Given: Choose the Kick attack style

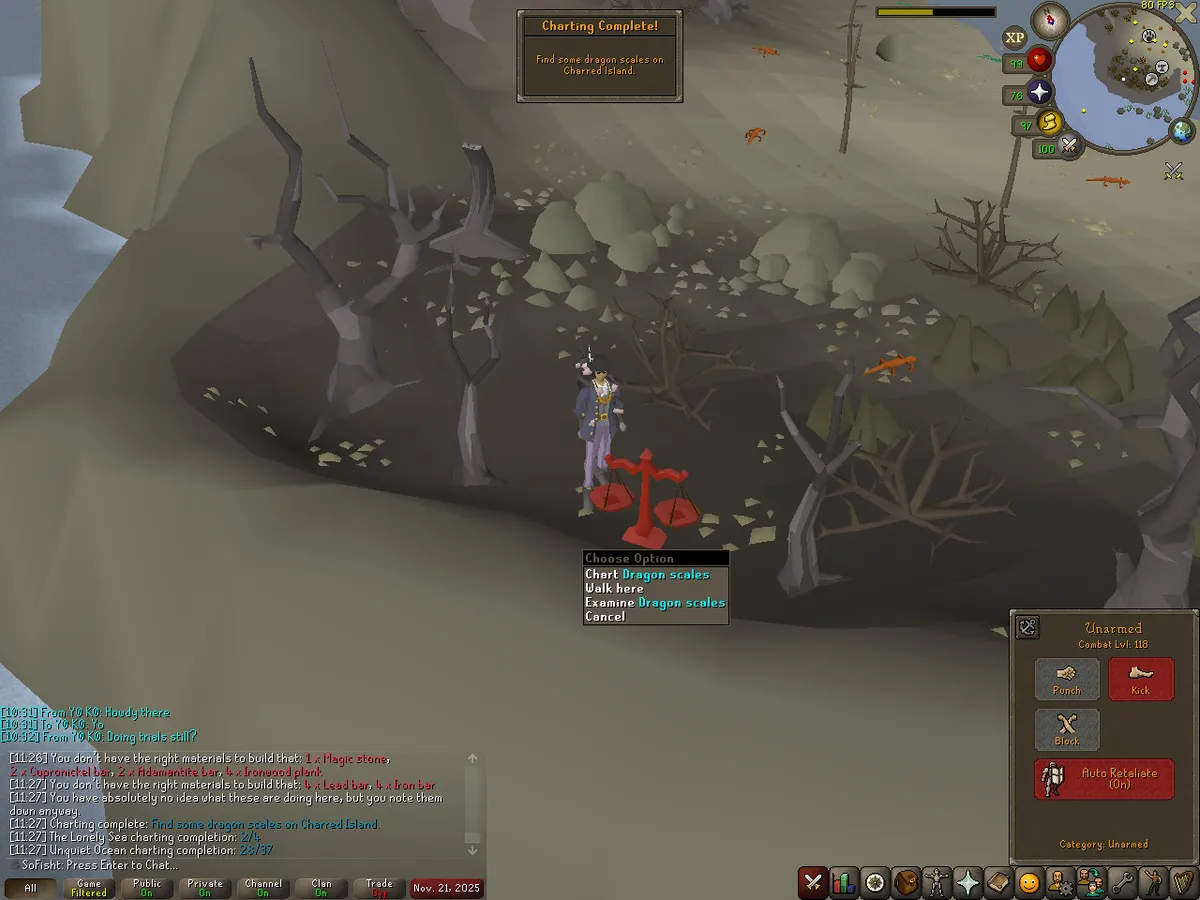Looking at the screenshot, I should click(x=1141, y=679).
